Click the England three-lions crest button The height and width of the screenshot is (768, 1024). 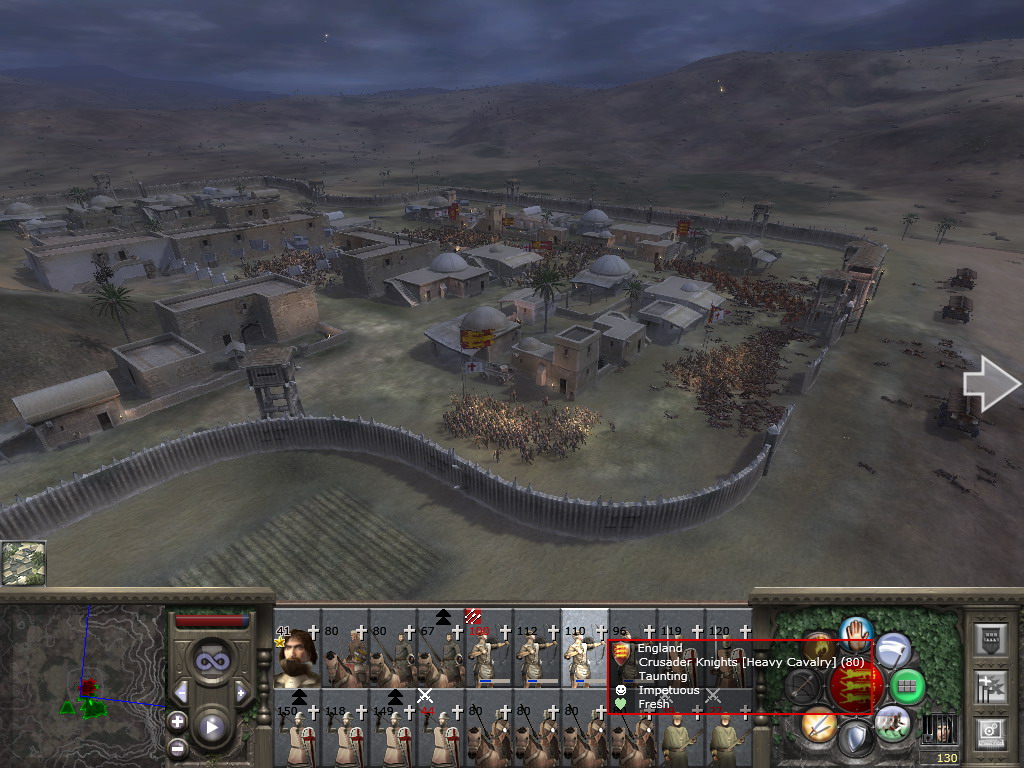click(x=856, y=687)
